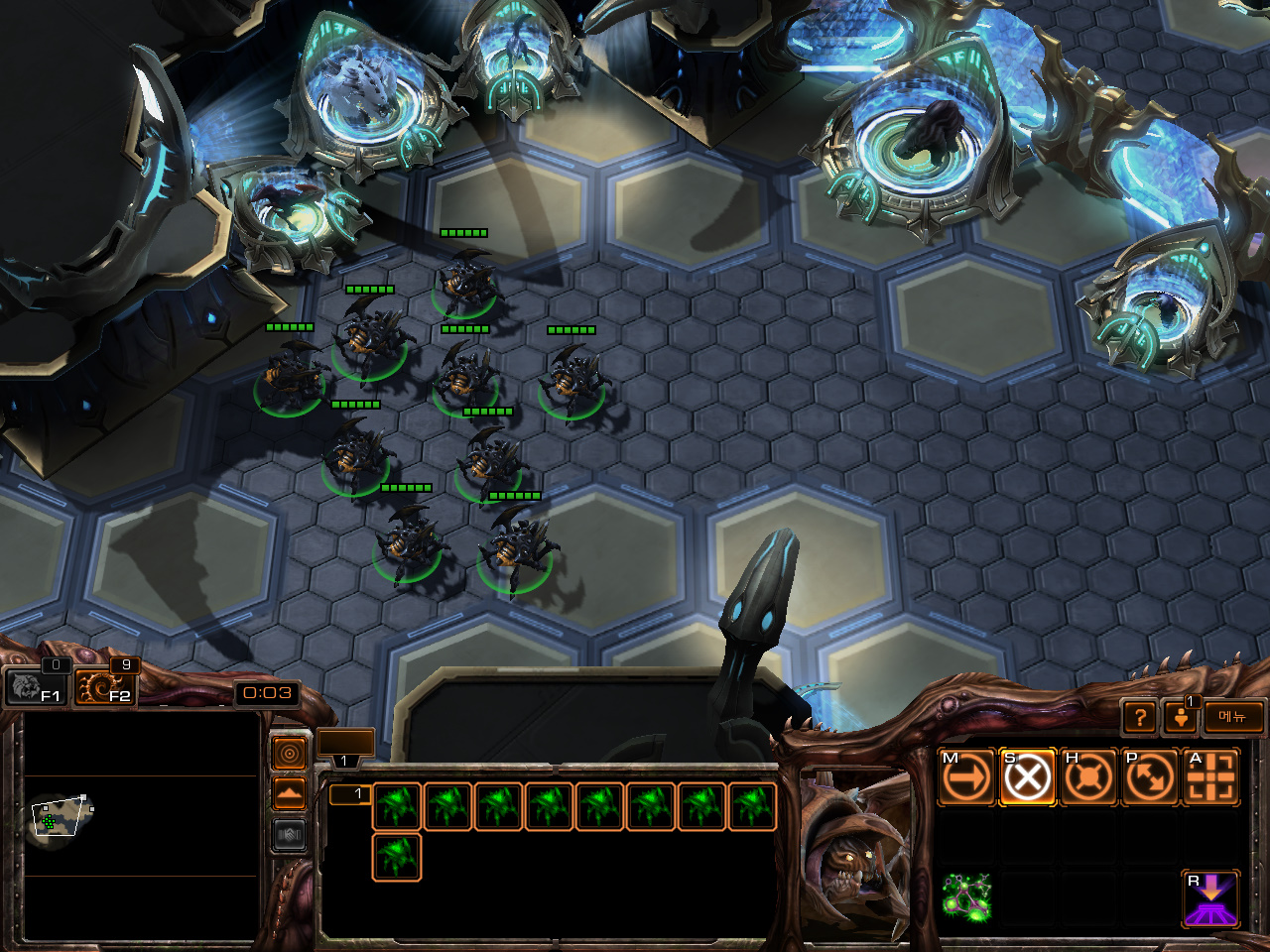Activate the minimap ping button

pyautogui.click(x=290, y=754)
